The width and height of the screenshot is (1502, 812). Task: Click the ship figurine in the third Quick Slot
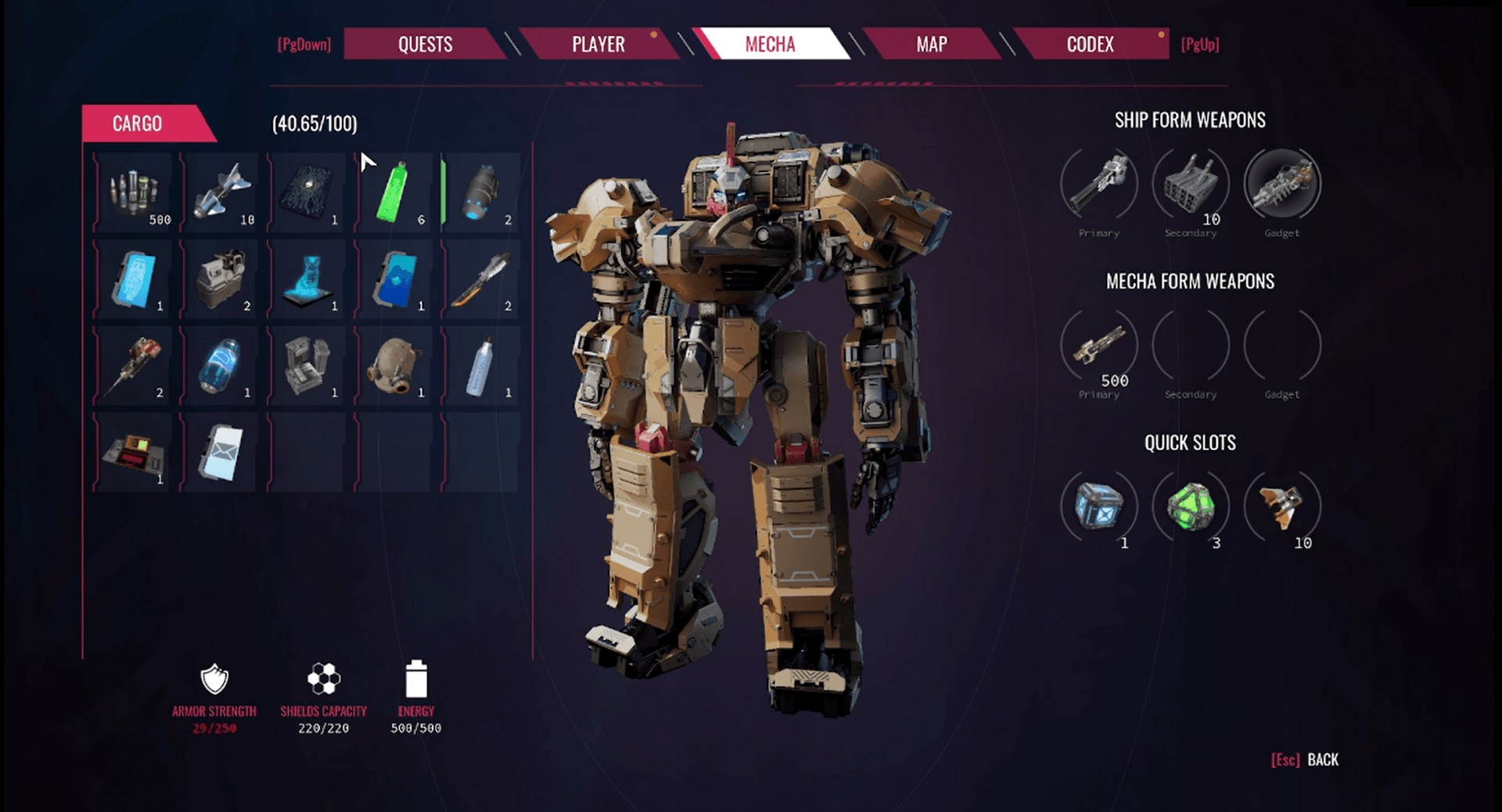click(1281, 507)
